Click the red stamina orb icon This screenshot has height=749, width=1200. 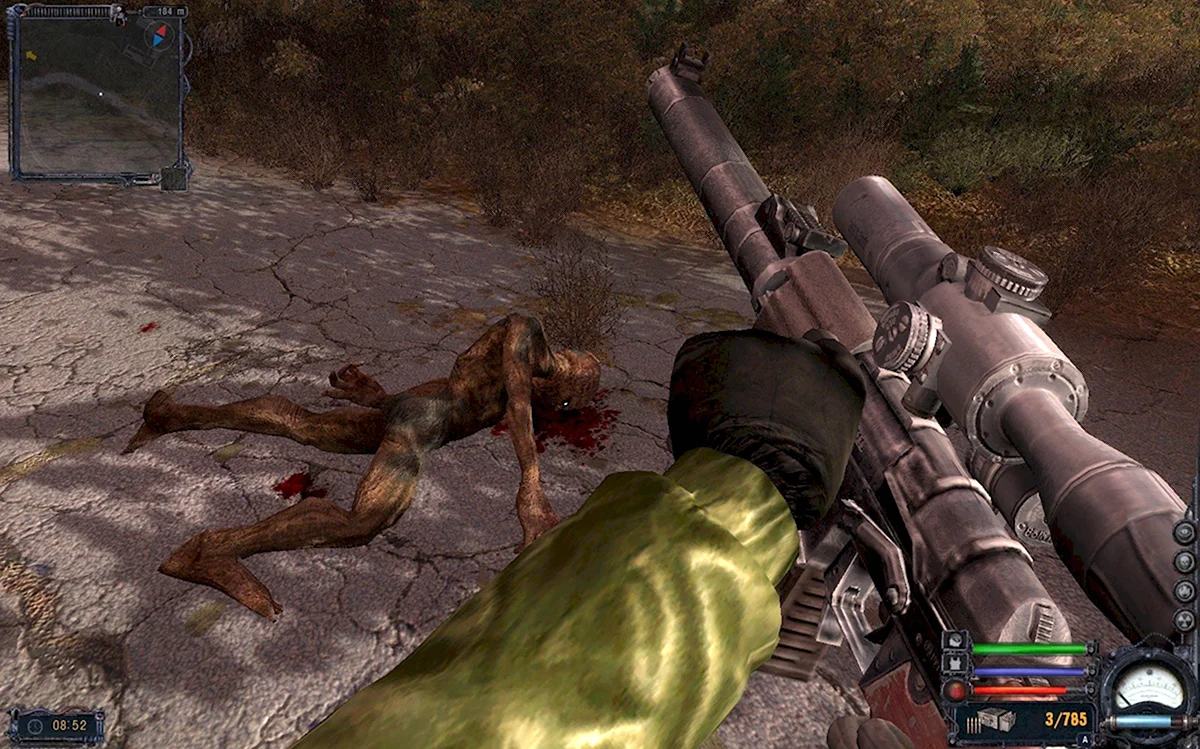[956, 689]
